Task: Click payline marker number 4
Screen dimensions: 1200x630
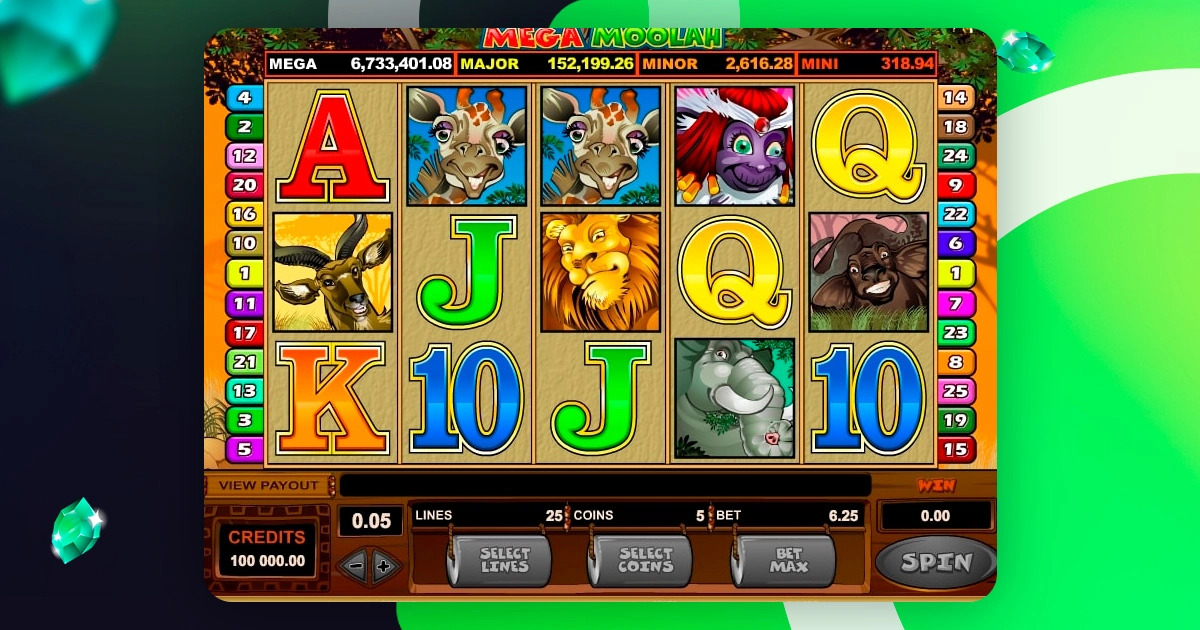Action: [244, 98]
